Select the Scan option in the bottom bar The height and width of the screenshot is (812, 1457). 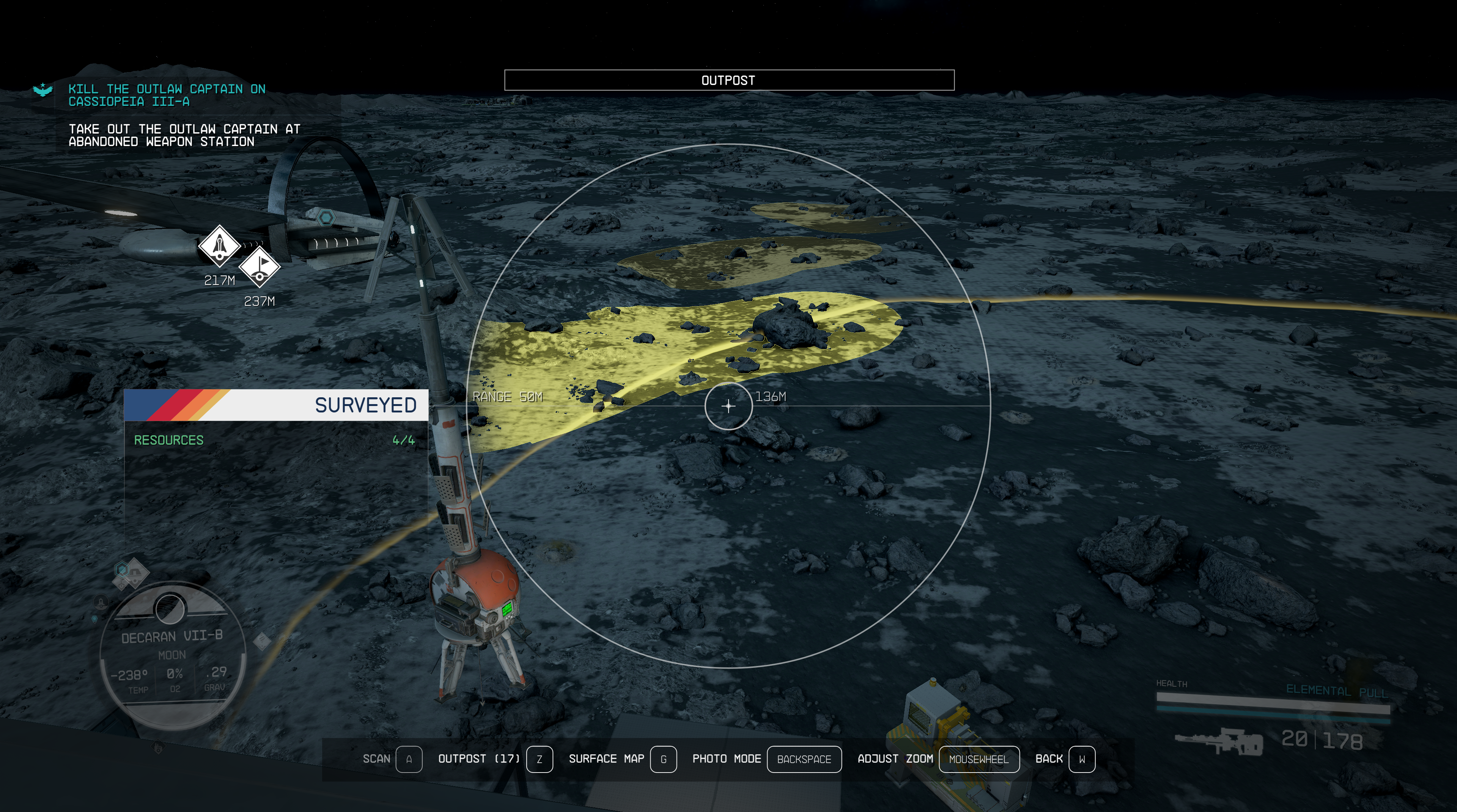click(392, 759)
